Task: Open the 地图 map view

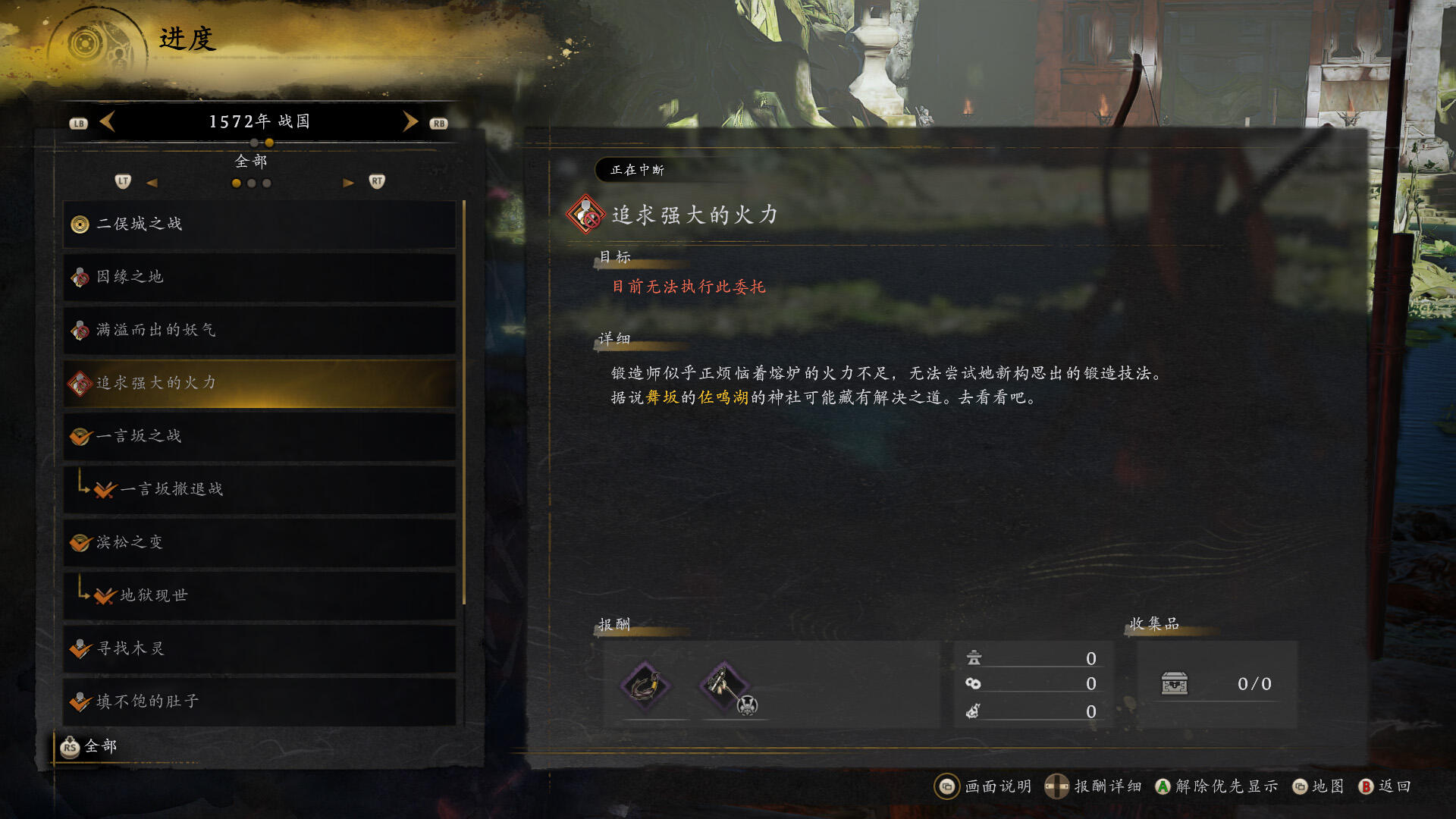Action: pos(1318,786)
